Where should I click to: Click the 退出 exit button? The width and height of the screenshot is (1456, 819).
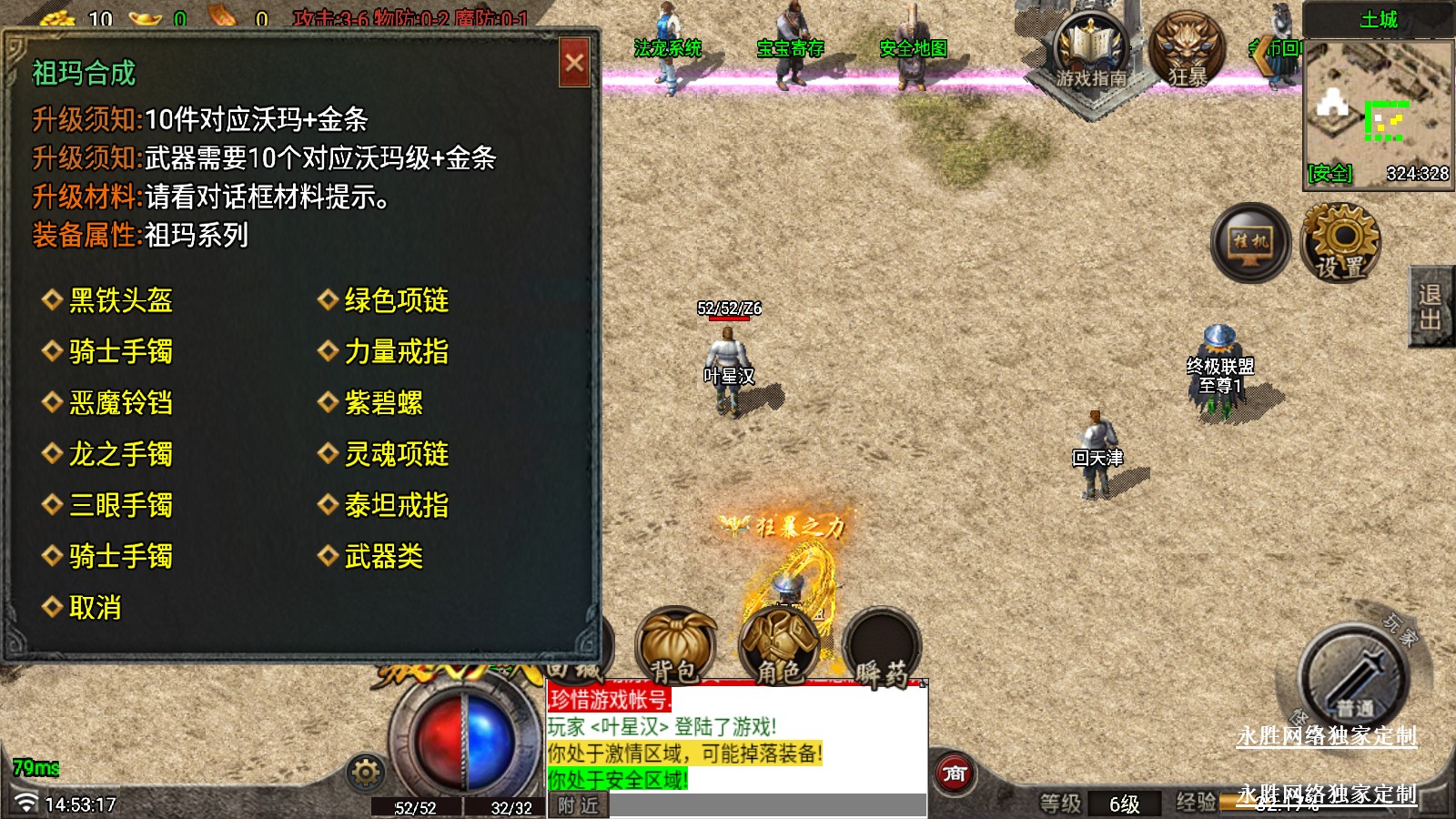[x=1431, y=307]
